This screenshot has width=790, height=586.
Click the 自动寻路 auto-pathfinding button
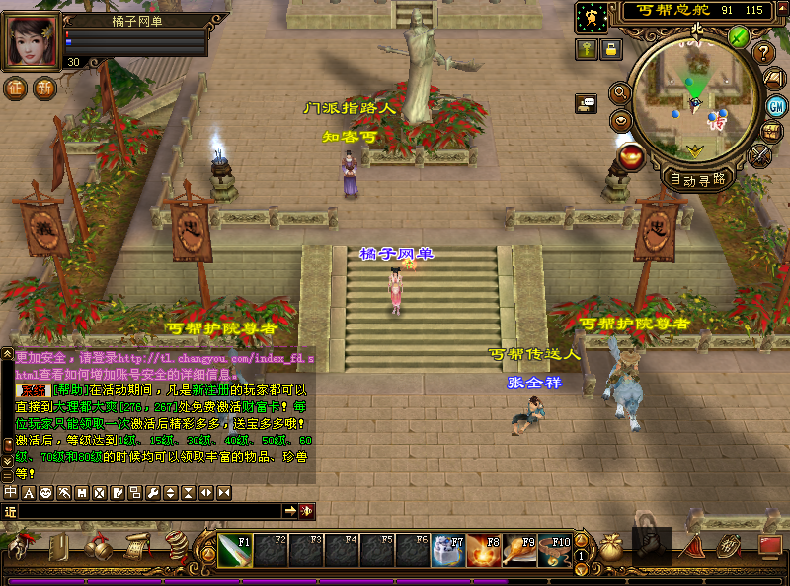click(696, 179)
